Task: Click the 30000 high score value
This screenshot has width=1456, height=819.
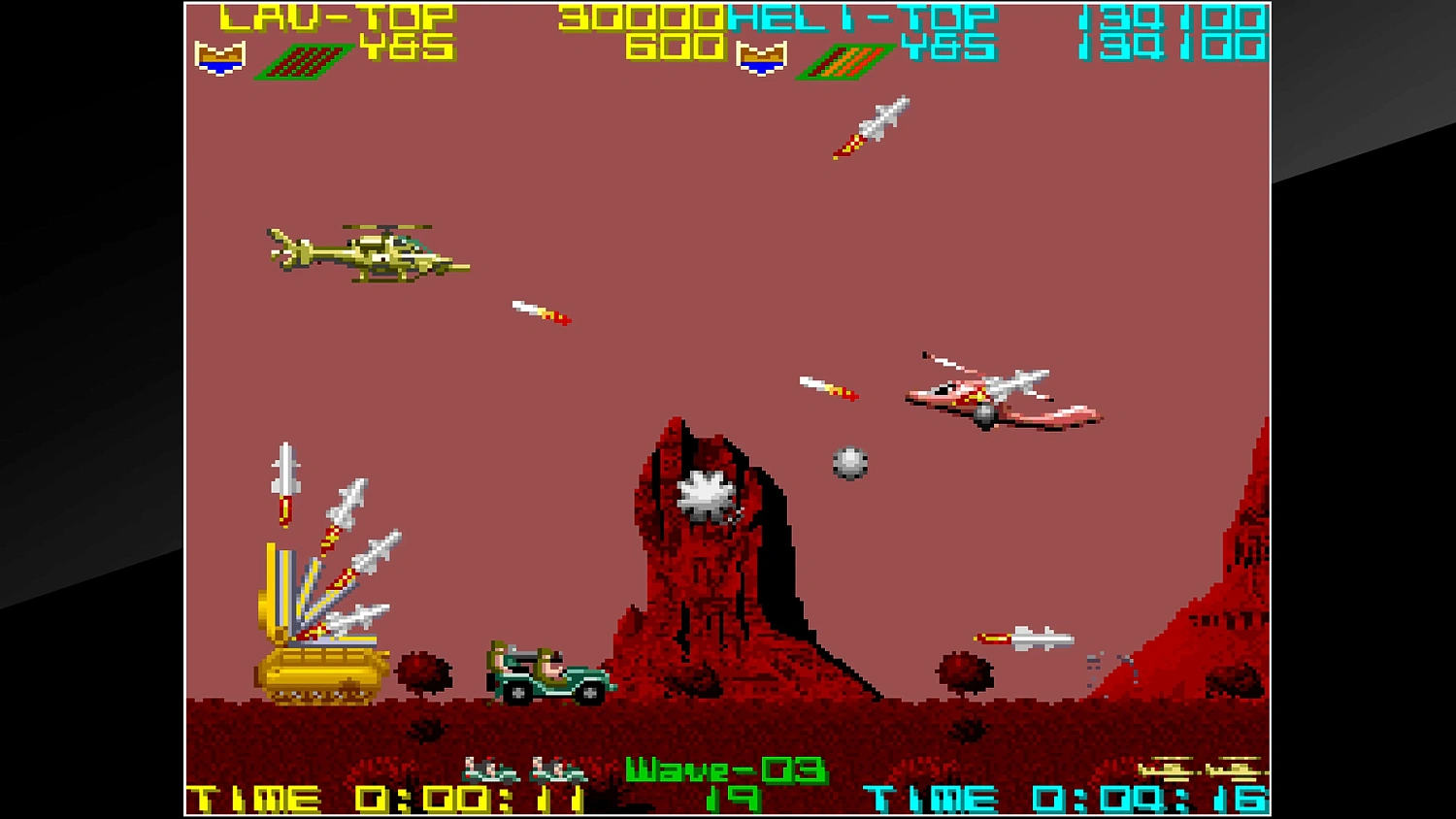Action: [641, 16]
